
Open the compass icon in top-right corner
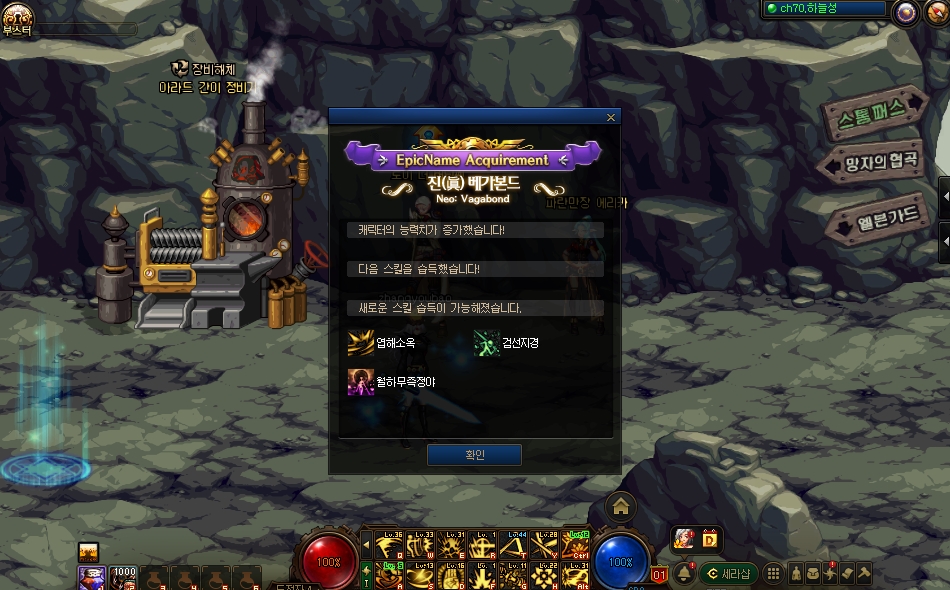(x=906, y=12)
